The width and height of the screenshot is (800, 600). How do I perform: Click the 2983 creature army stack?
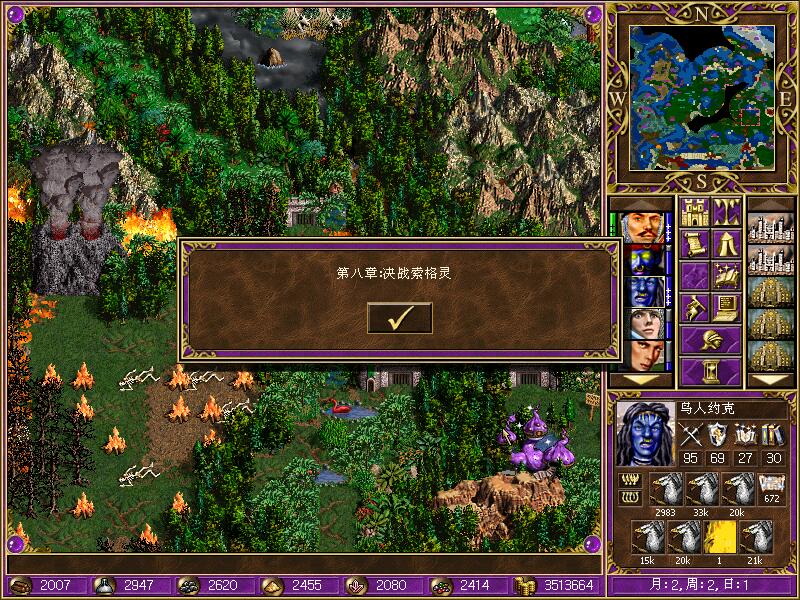coord(667,491)
